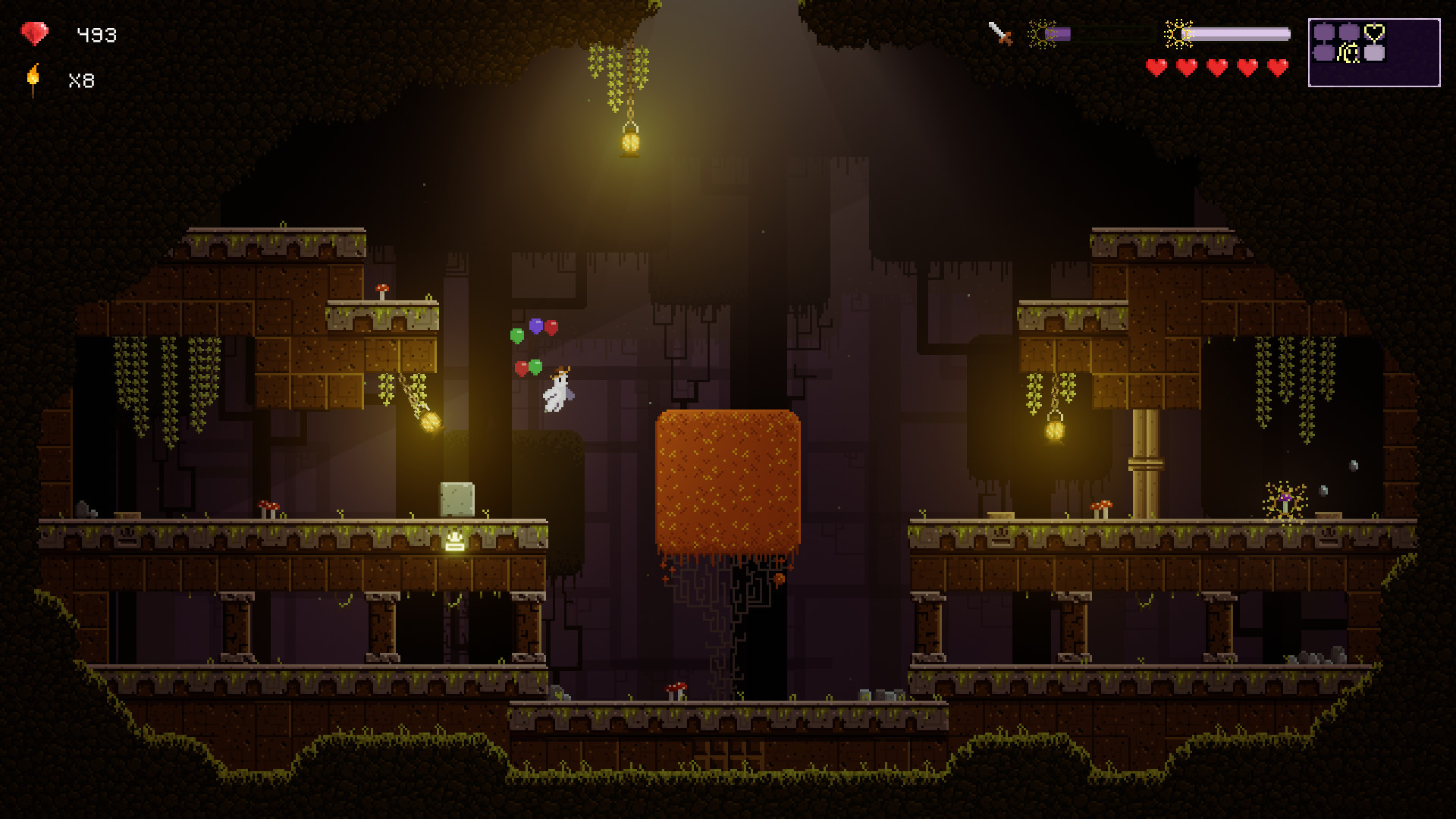The width and height of the screenshot is (1456, 819).
Task: Click the red gem currency icon
Action: [x=34, y=34]
